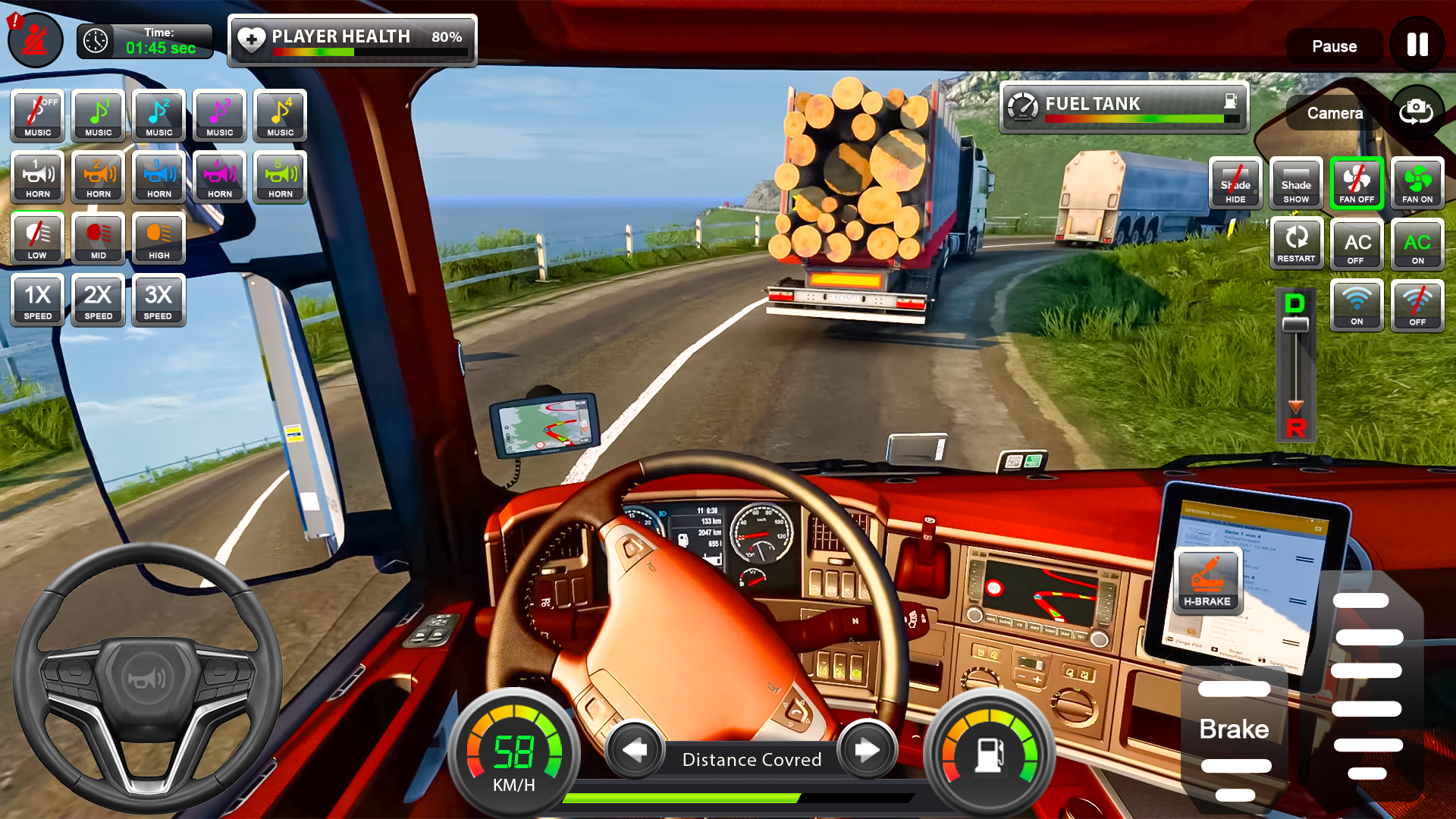This screenshot has height=819, width=1456.
Task: Turn the fan on with FAN ON
Action: point(1418,183)
